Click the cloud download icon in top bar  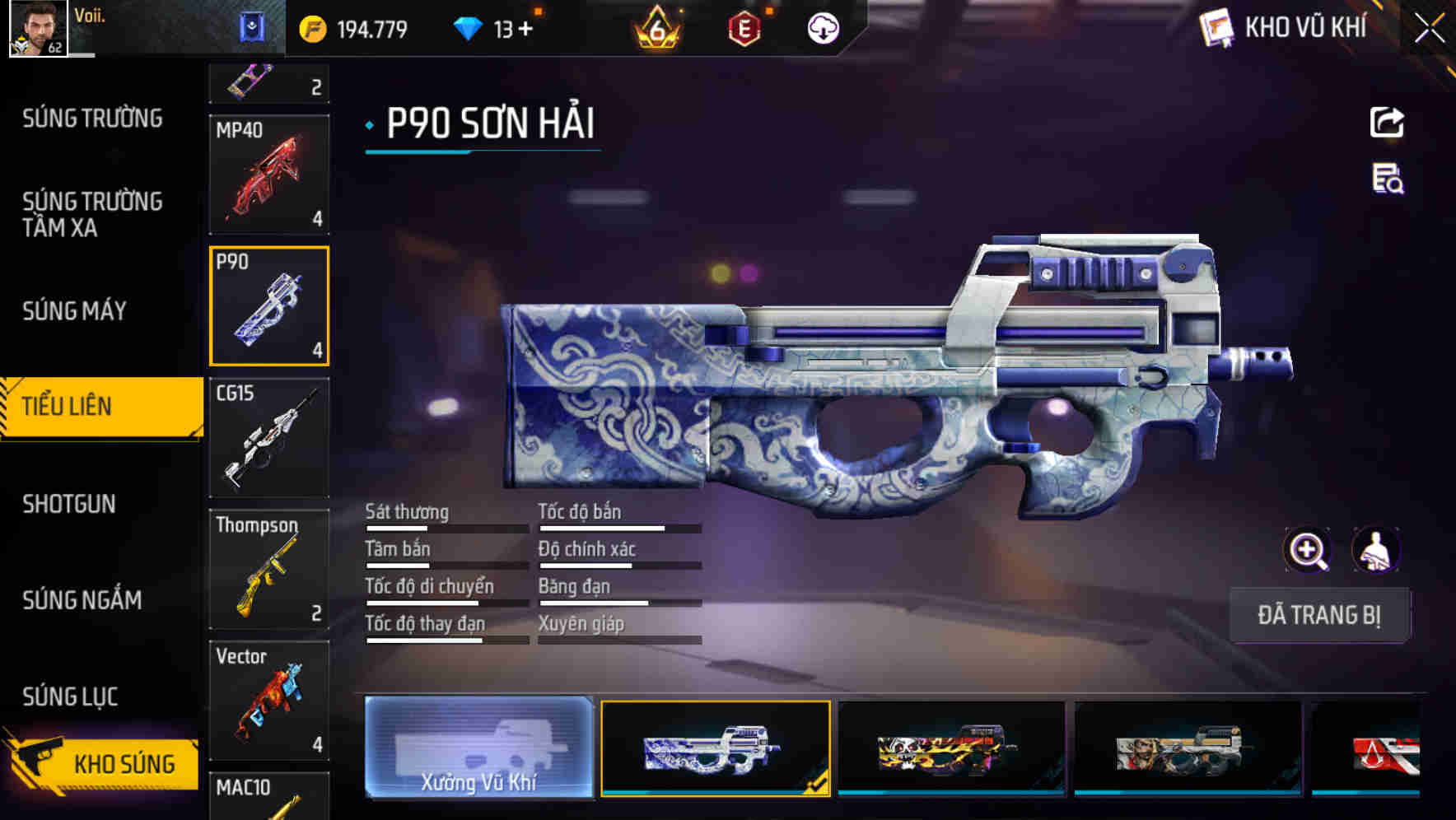click(822, 27)
